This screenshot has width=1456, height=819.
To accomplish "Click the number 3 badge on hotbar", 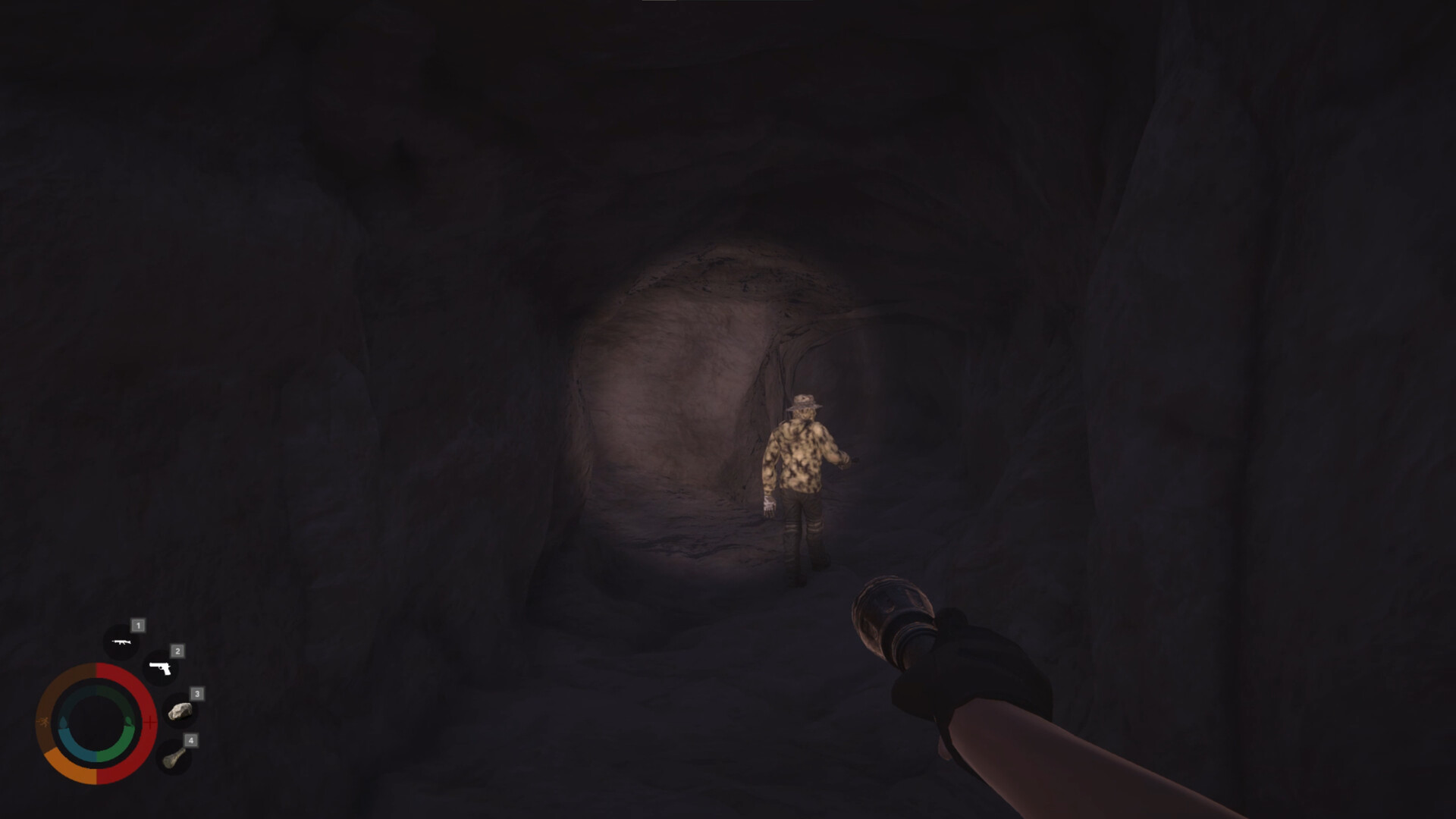I will pyautogui.click(x=197, y=694).
